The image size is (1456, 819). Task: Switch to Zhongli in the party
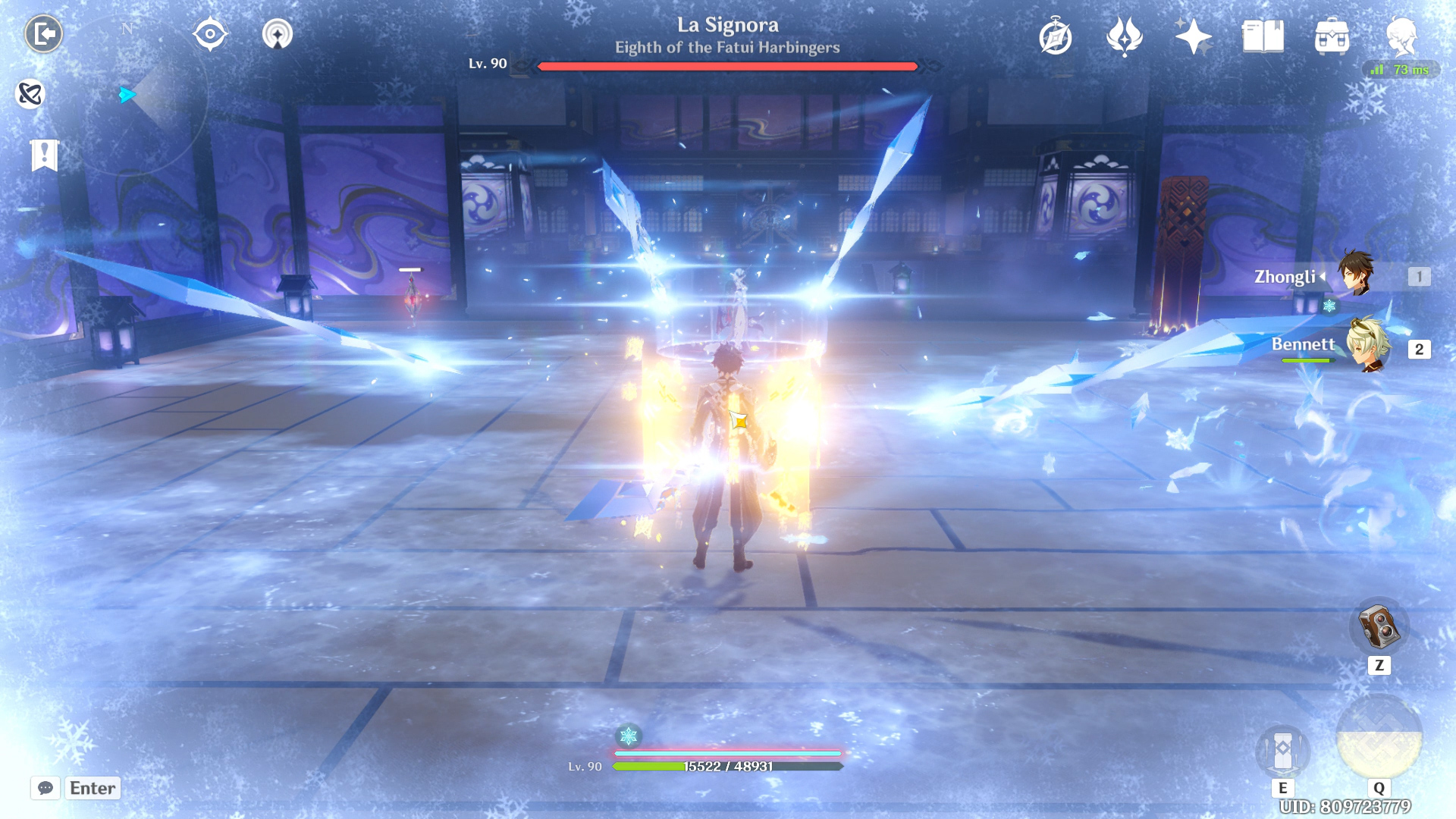pyautogui.click(x=1355, y=275)
